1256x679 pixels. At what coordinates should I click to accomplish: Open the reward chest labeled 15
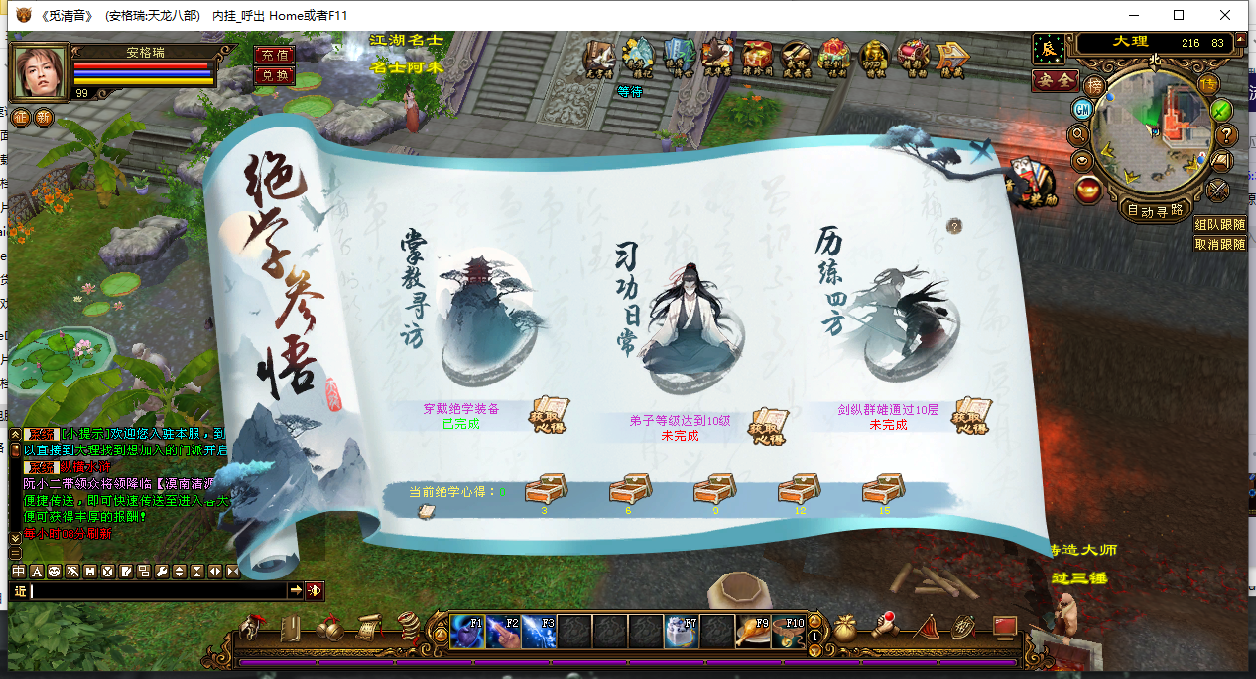tap(884, 490)
